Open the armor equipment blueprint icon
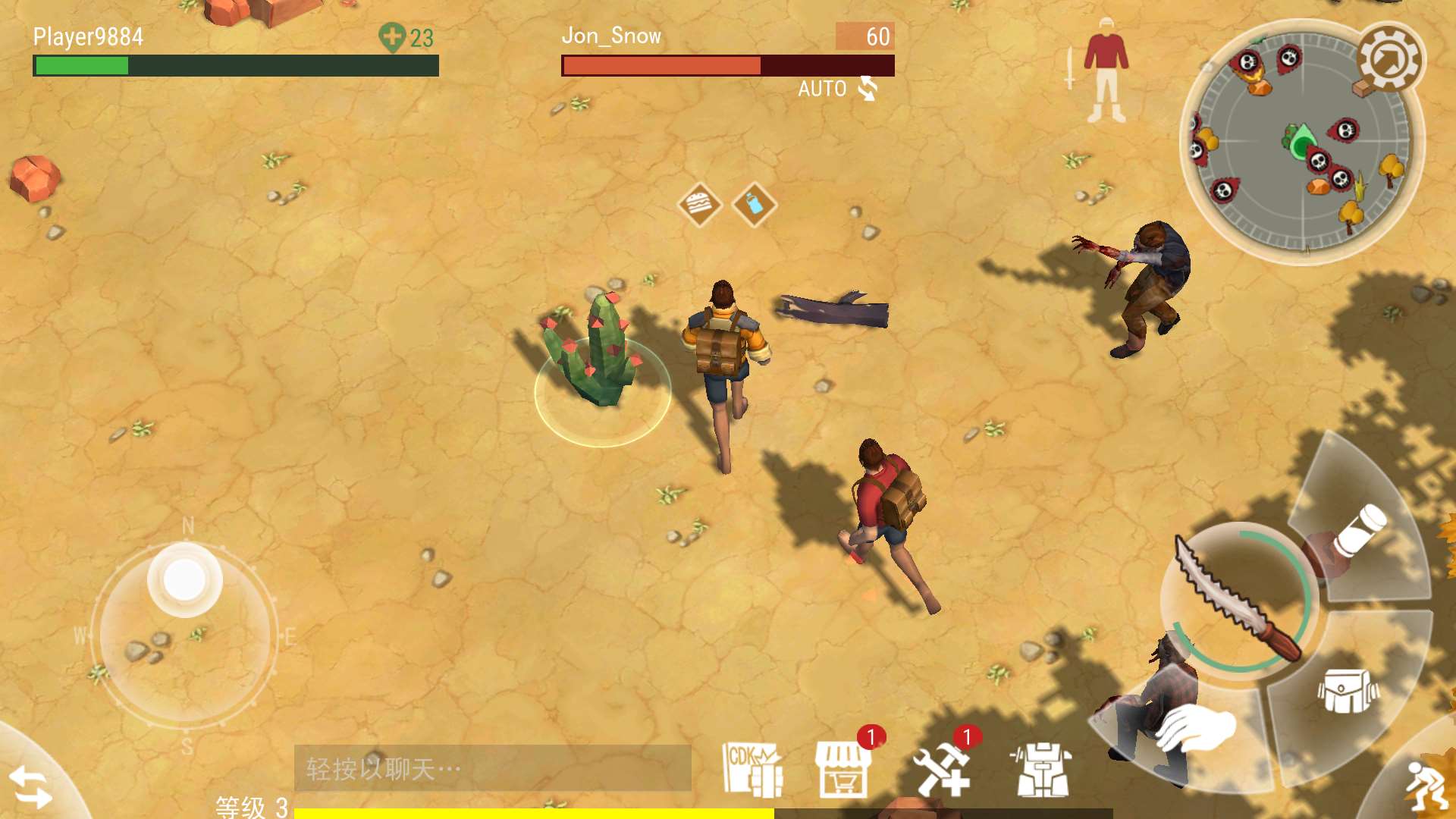 pos(1042,769)
